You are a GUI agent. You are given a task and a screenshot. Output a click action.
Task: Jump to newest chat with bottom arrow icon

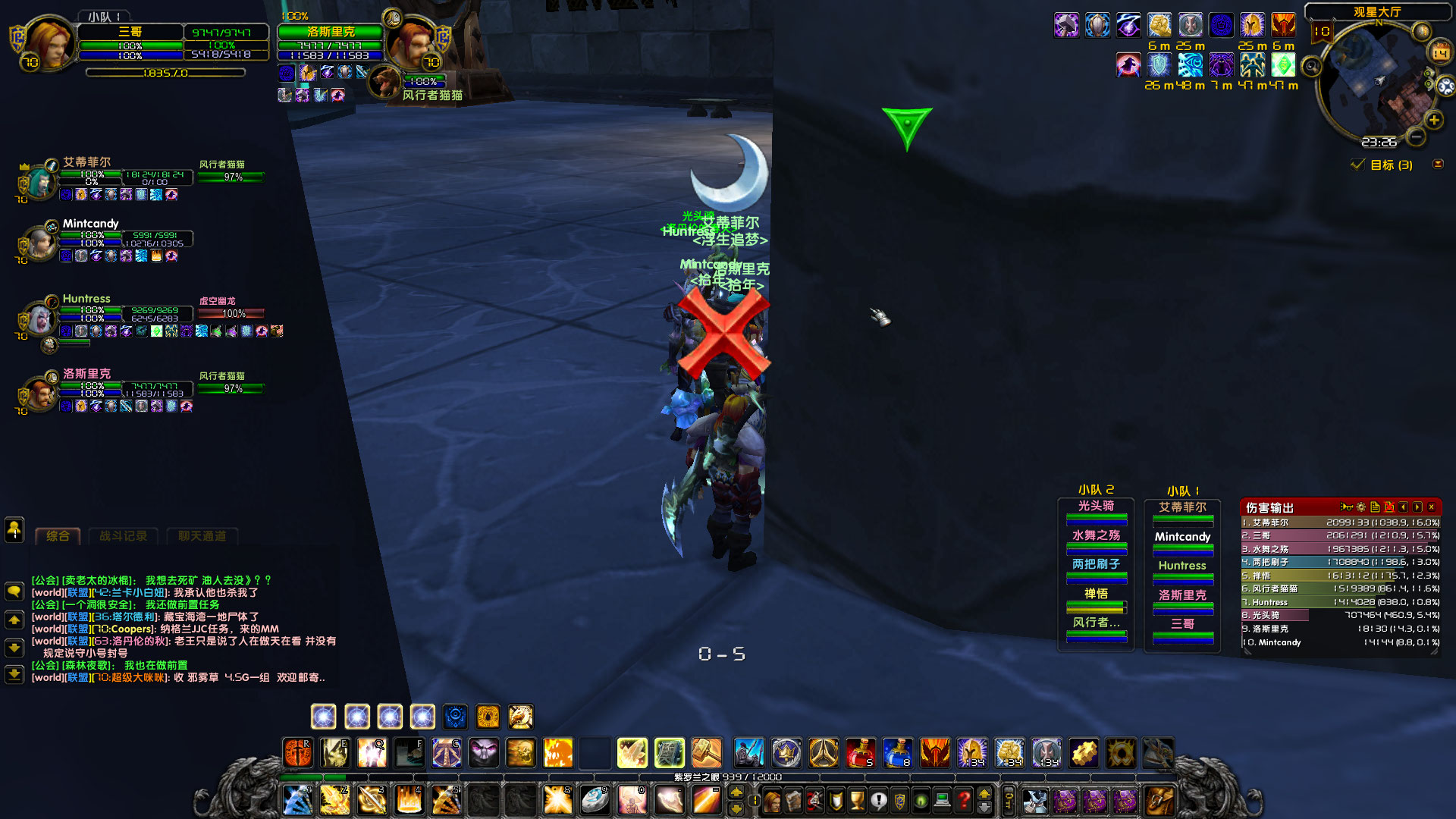pos(14,676)
